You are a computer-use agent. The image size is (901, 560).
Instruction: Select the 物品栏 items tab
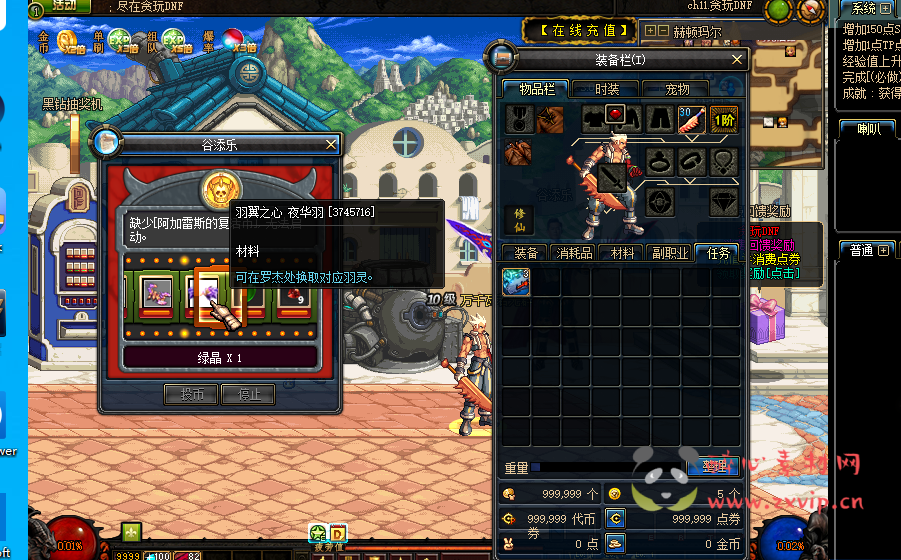(535, 90)
